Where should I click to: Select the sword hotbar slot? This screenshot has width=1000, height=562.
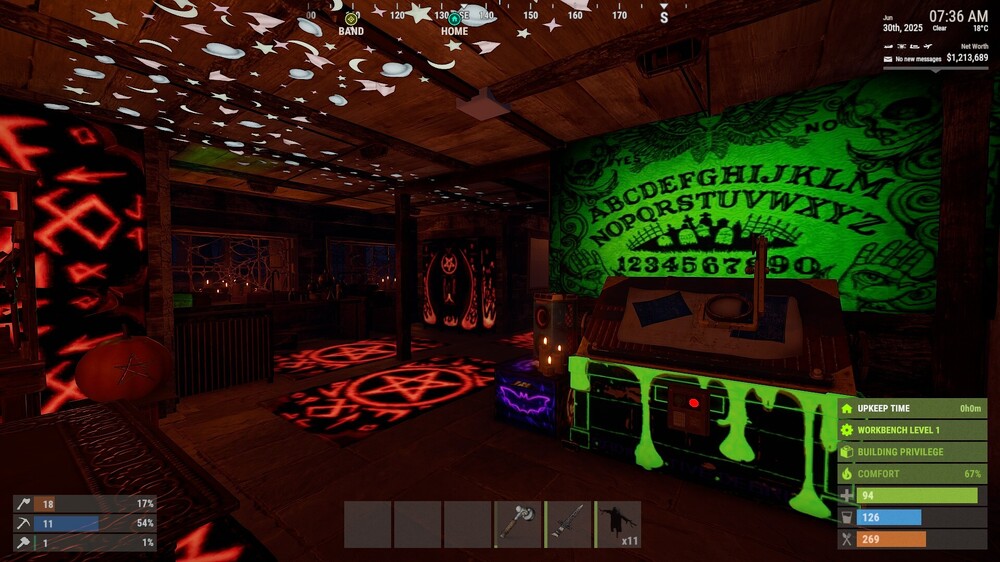pyautogui.click(x=568, y=524)
